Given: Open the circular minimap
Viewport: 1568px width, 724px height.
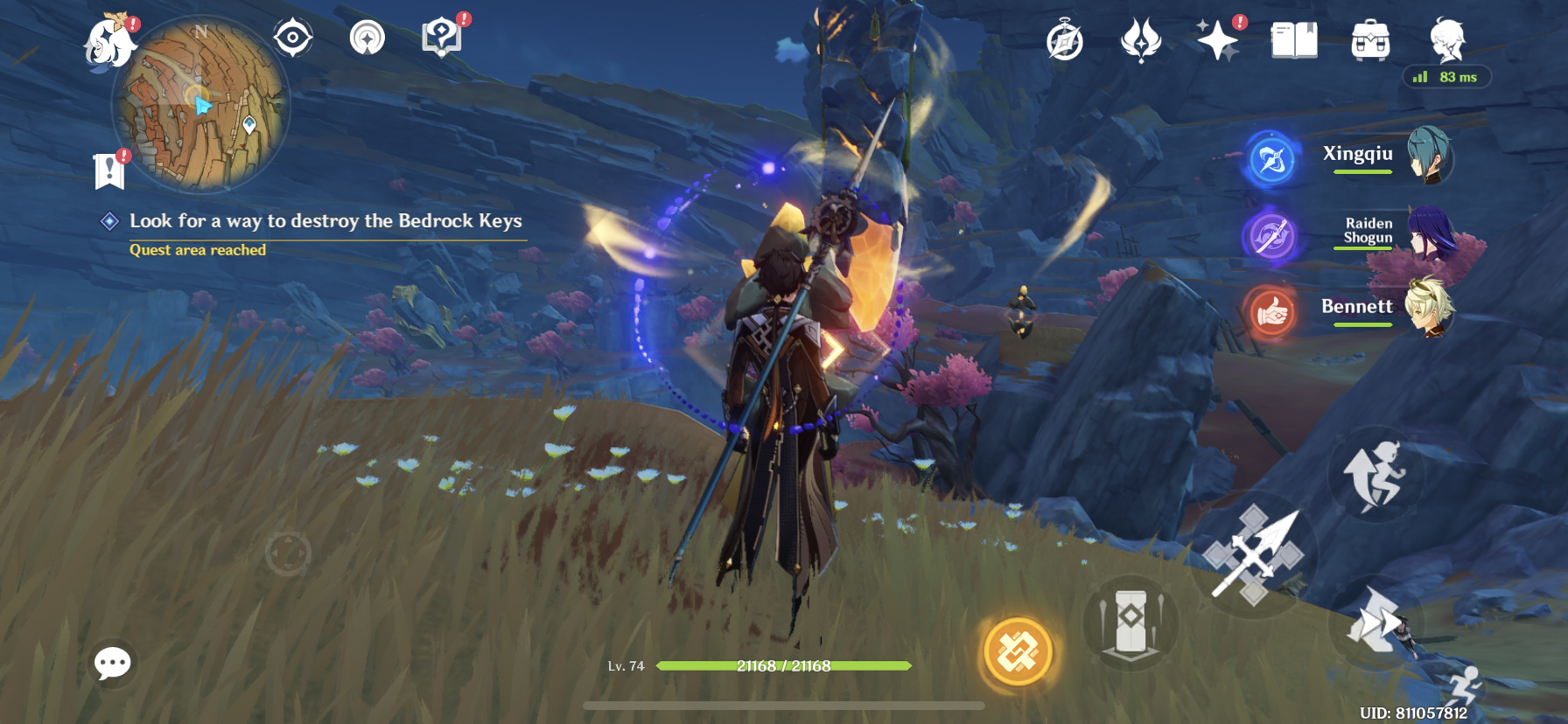Looking at the screenshot, I should 200,104.
